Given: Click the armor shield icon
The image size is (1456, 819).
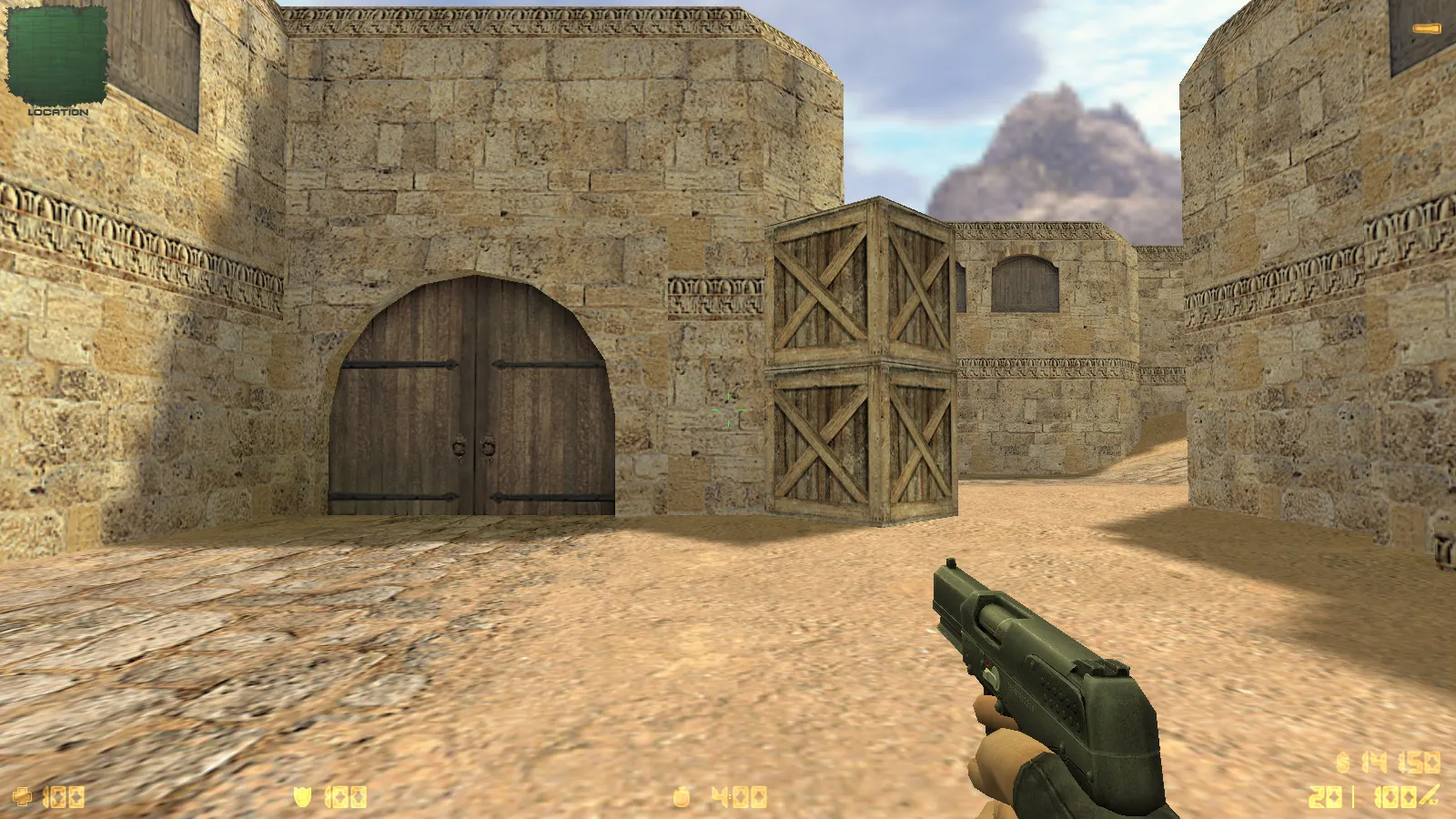Looking at the screenshot, I should point(302,797).
